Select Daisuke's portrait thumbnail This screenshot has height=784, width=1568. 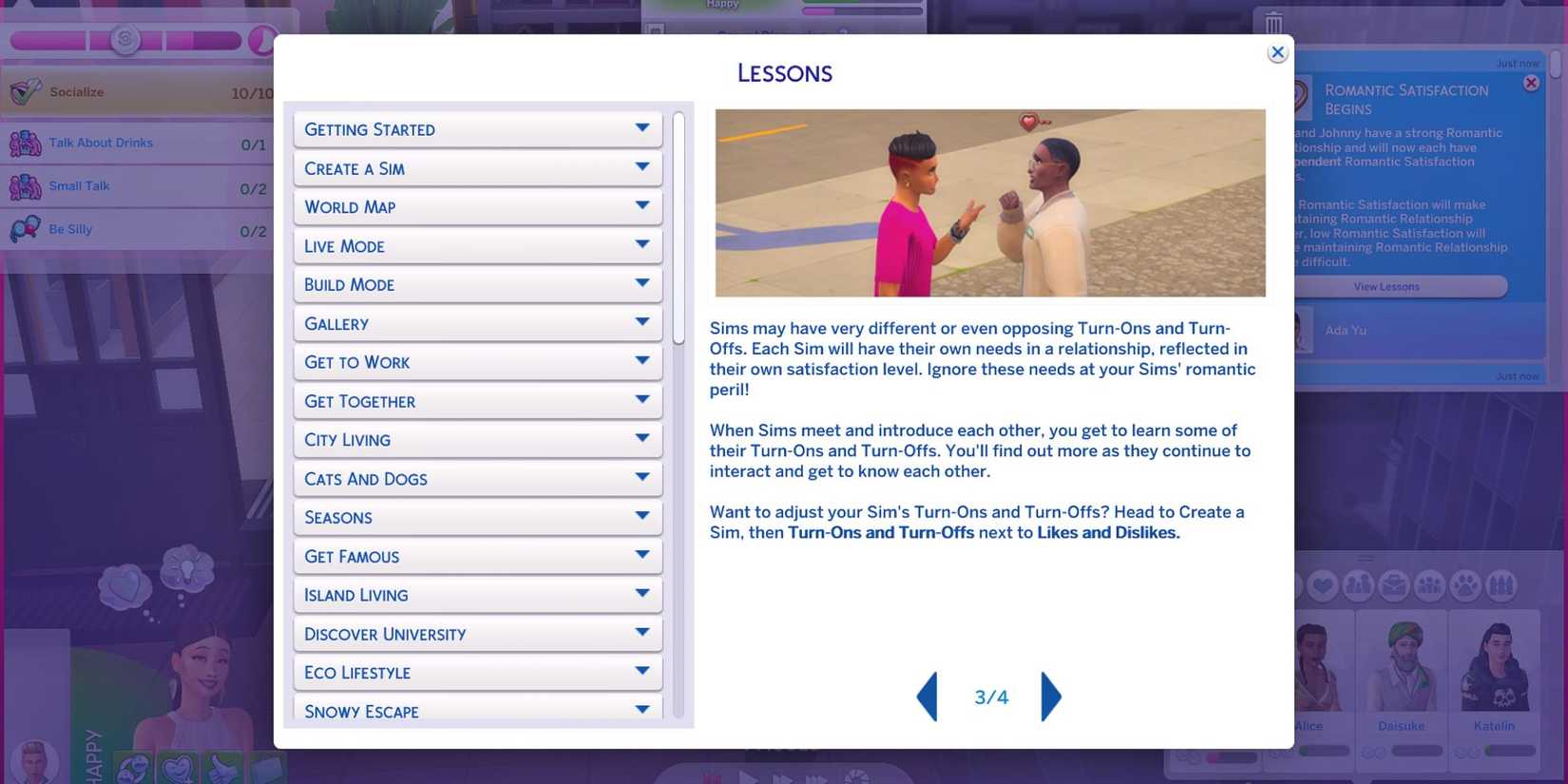click(x=1401, y=665)
